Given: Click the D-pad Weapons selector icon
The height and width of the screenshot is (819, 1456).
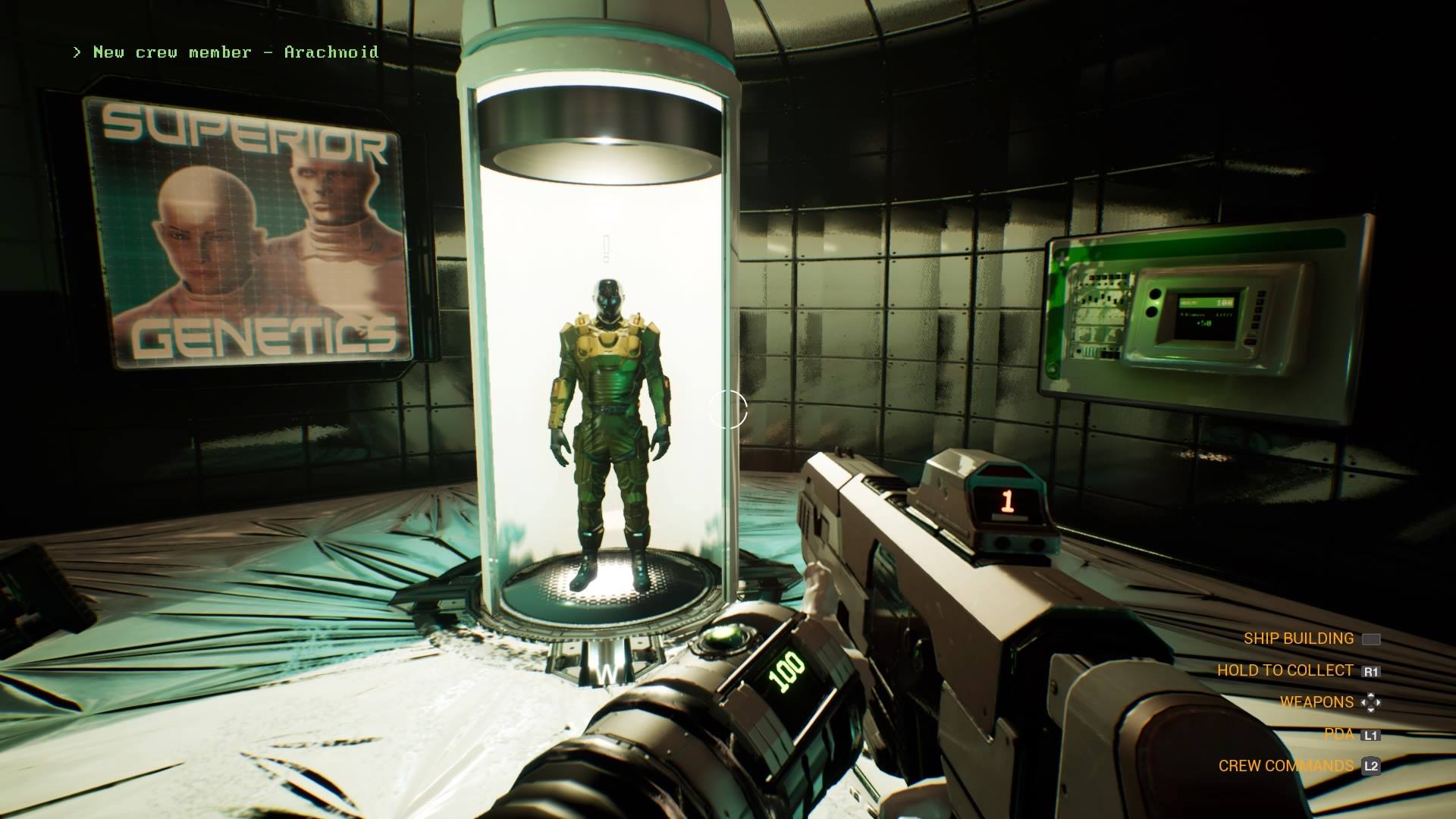Looking at the screenshot, I should coord(1372,702).
